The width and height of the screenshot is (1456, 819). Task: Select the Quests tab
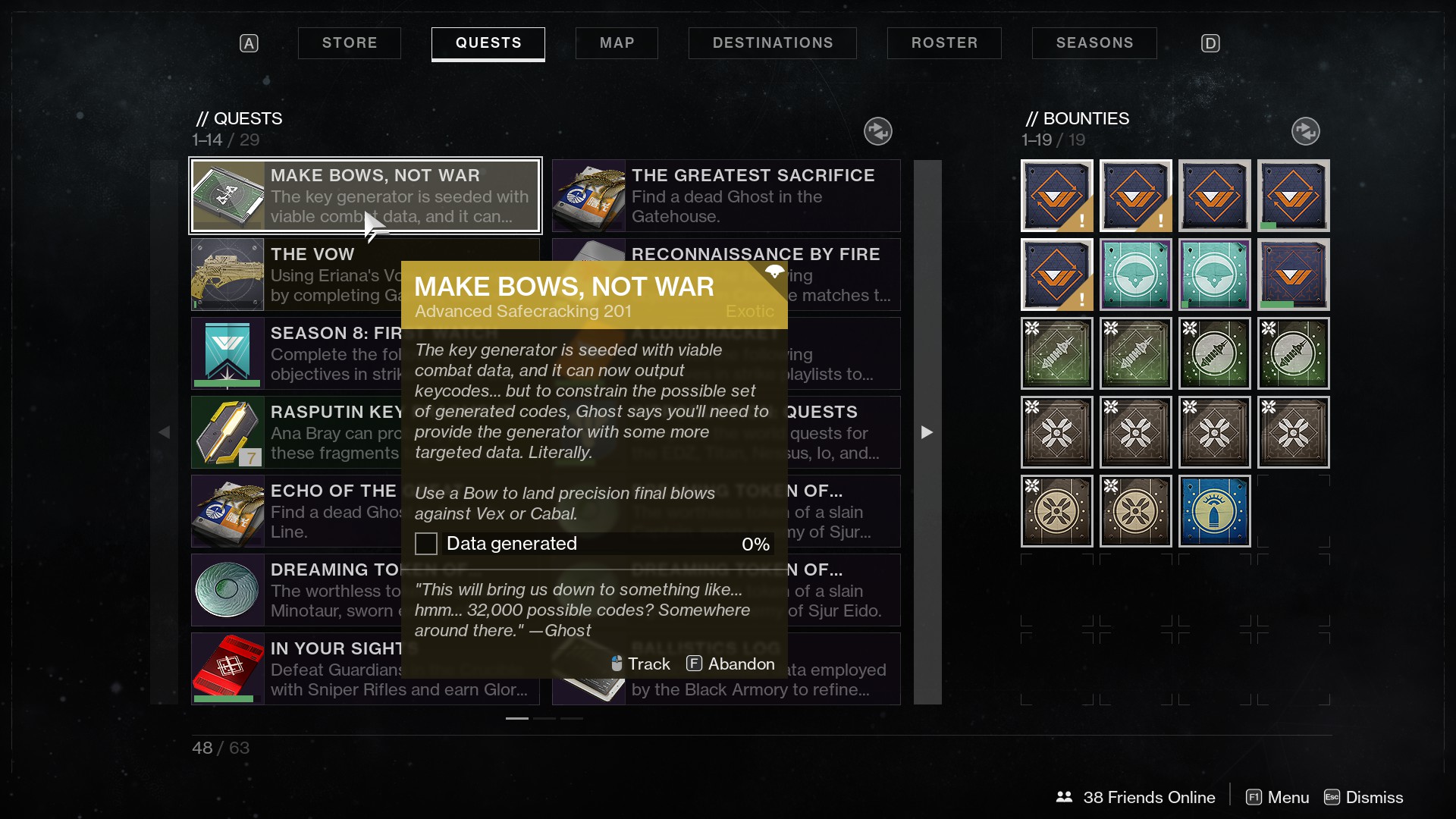click(488, 43)
